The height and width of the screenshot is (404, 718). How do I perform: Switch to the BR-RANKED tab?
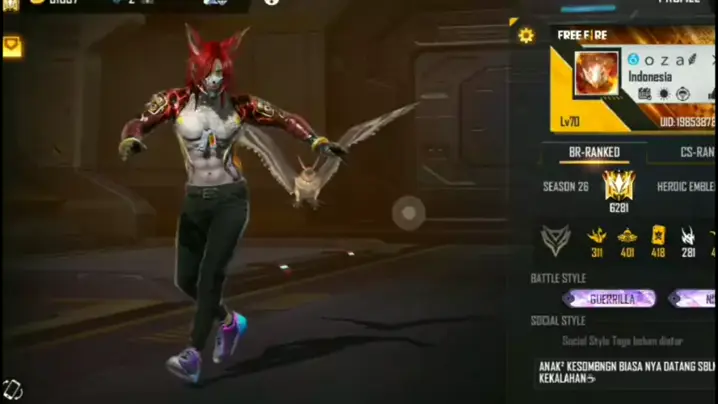pyautogui.click(x=595, y=153)
